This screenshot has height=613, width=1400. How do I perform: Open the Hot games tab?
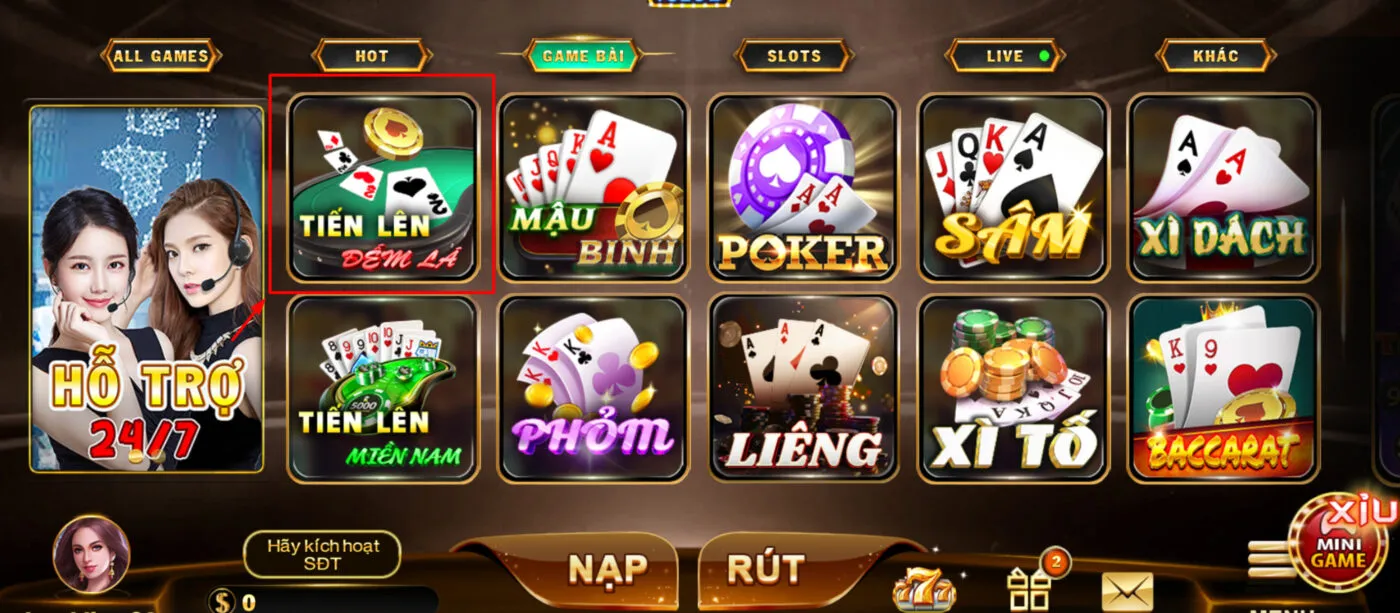point(371,56)
